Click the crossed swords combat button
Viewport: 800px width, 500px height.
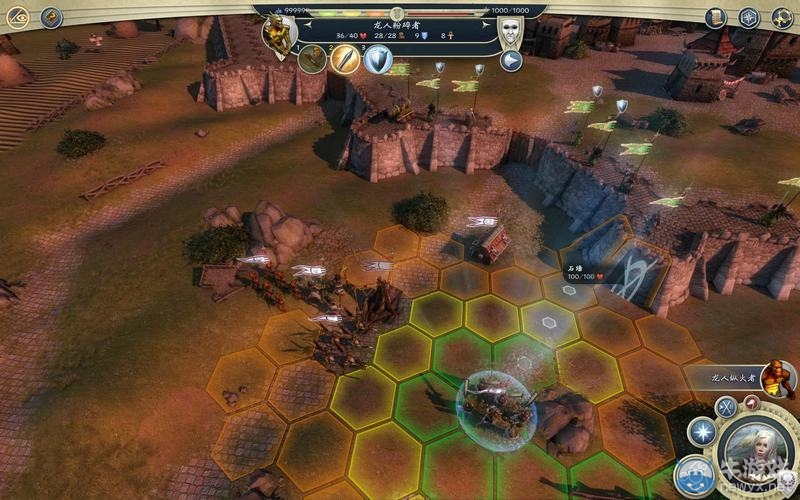[x=726, y=406]
